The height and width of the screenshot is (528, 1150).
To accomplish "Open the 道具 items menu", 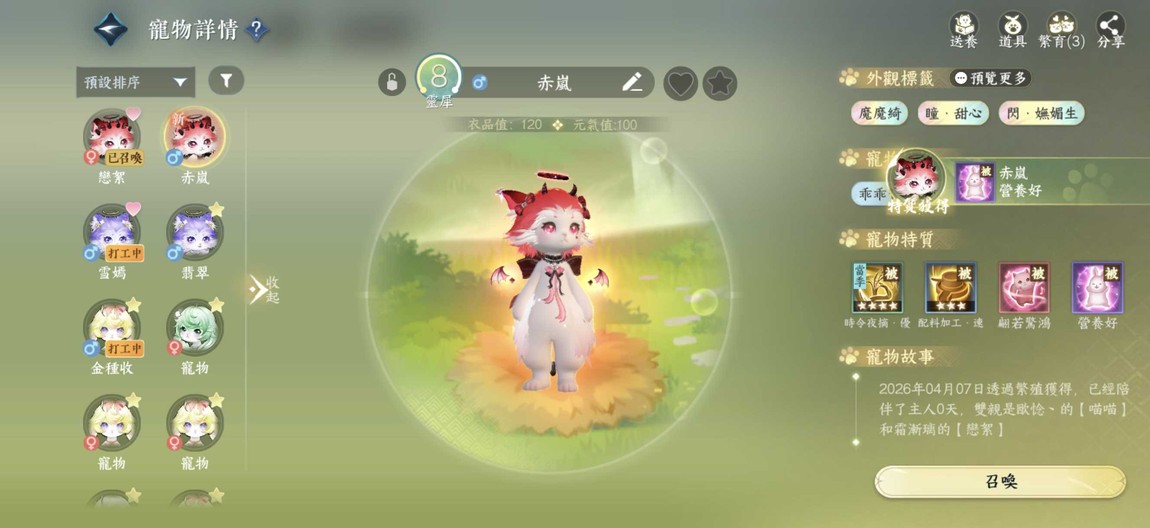I will (x=1013, y=29).
